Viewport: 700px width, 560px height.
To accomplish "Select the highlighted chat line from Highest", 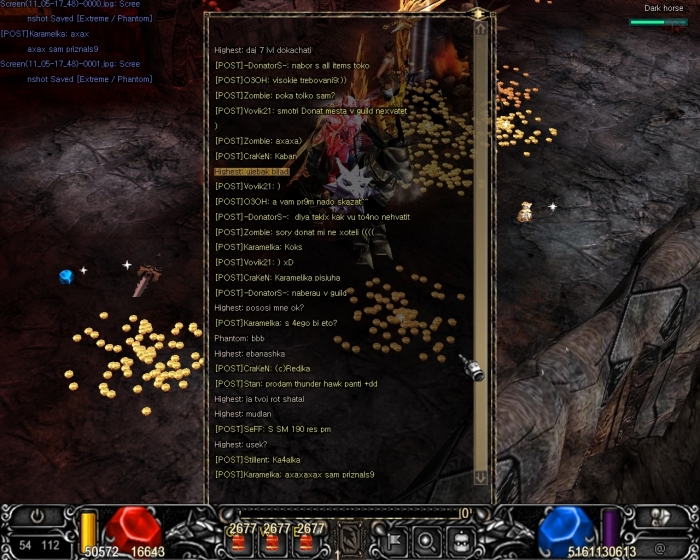I will [x=251, y=171].
